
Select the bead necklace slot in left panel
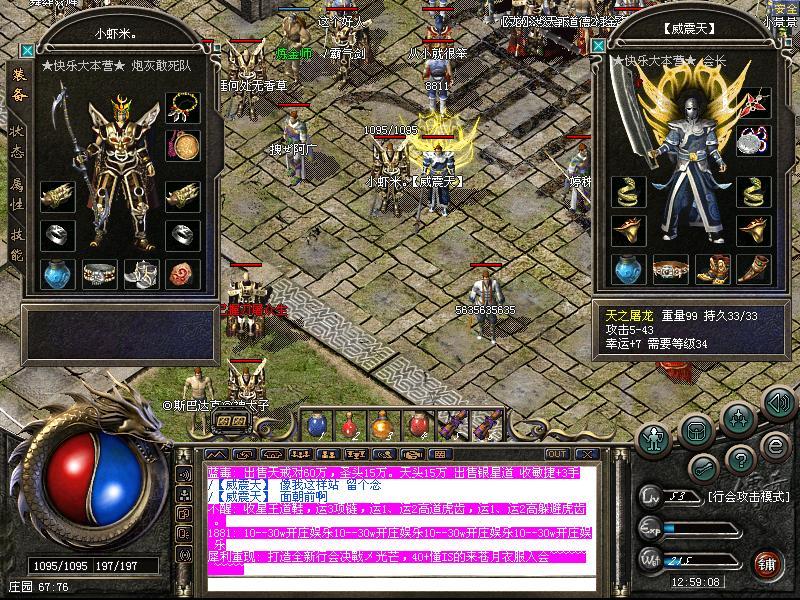point(182,106)
